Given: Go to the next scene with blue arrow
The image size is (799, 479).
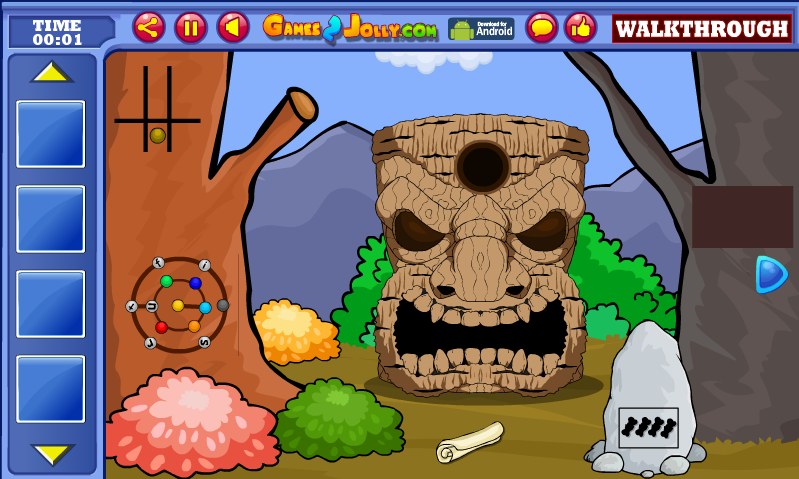Looking at the screenshot, I should point(770,274).
